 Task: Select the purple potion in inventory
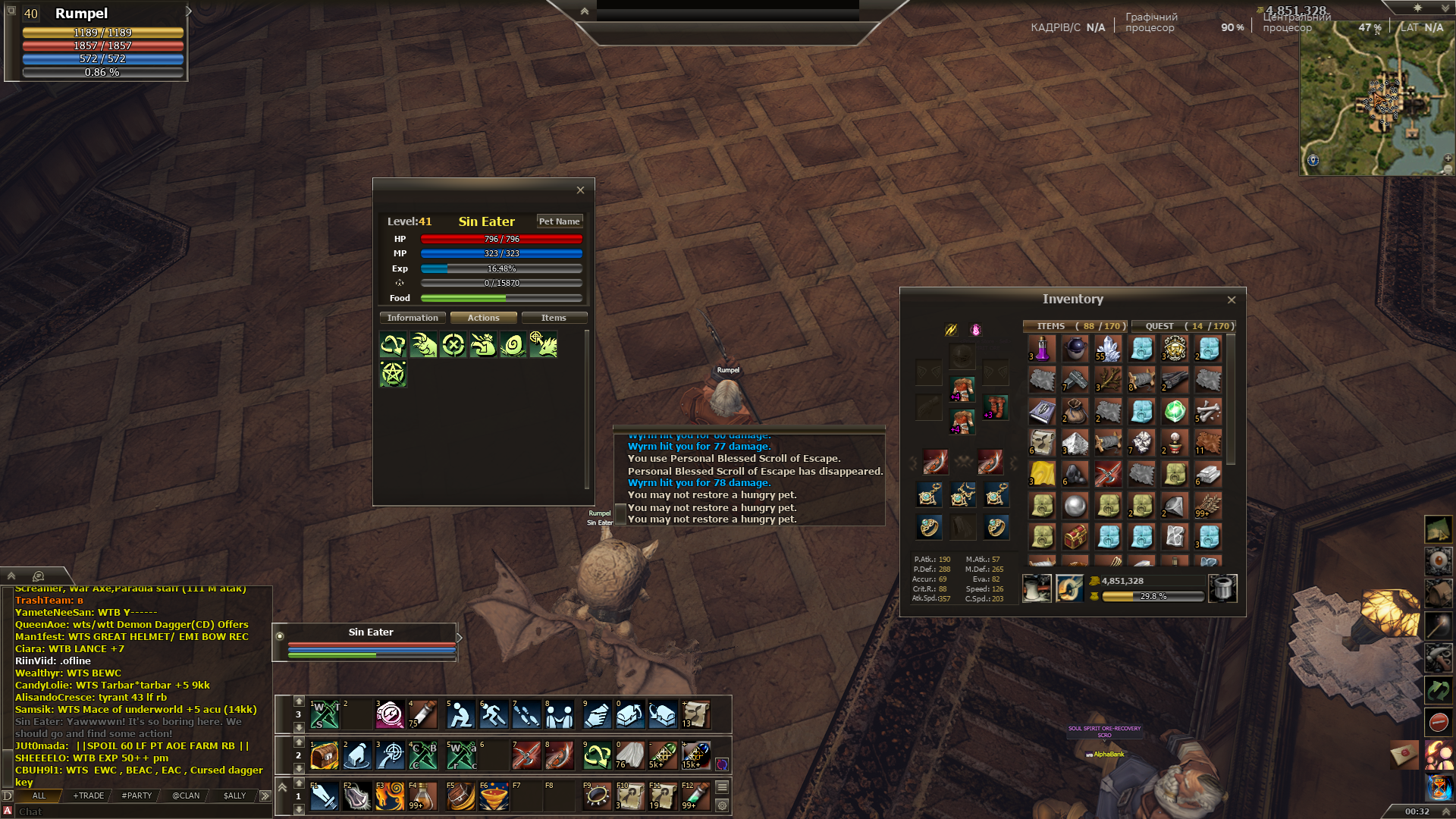(1042, 349)
